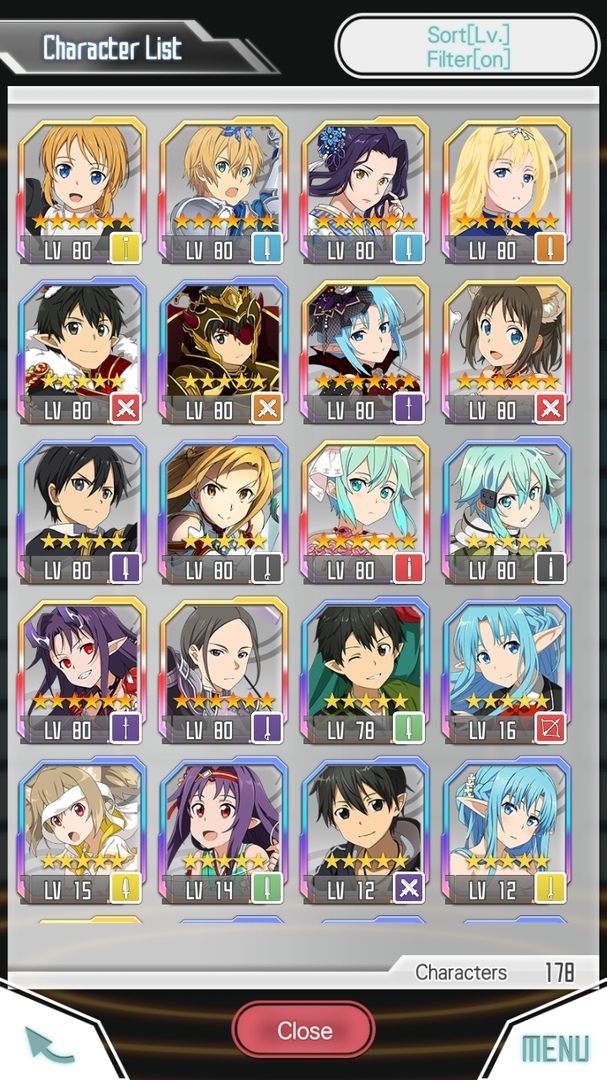Open the MENU button

(x=555, y=1047)
